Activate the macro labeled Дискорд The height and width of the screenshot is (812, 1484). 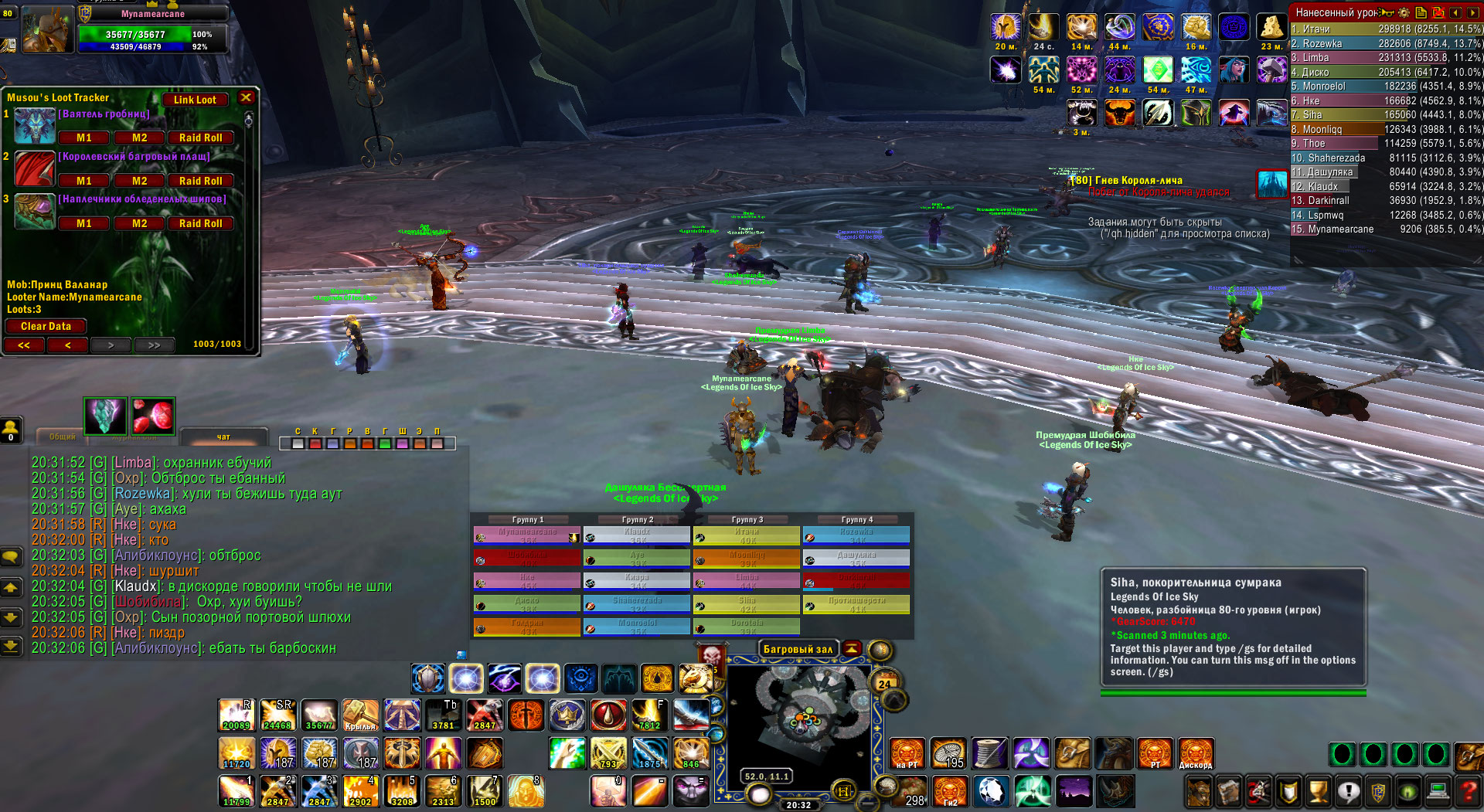click(x=1195, y=753)
